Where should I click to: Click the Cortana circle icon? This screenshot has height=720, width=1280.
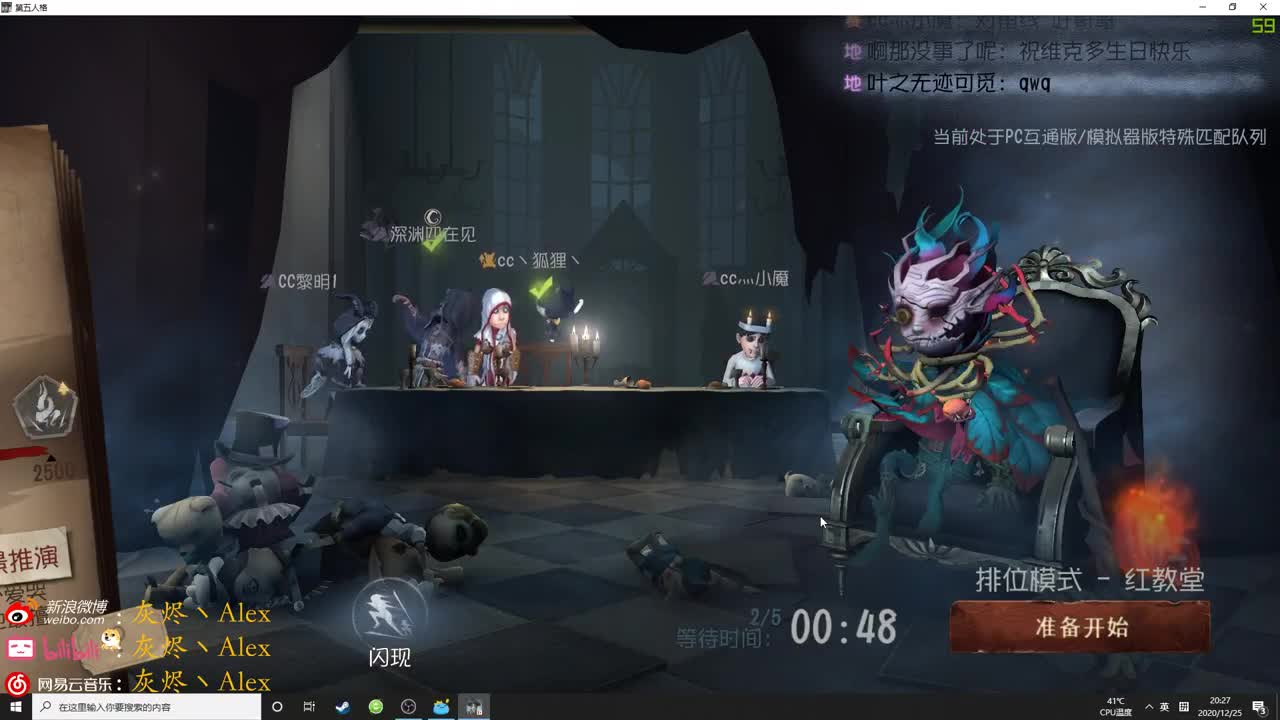point(277,707)
